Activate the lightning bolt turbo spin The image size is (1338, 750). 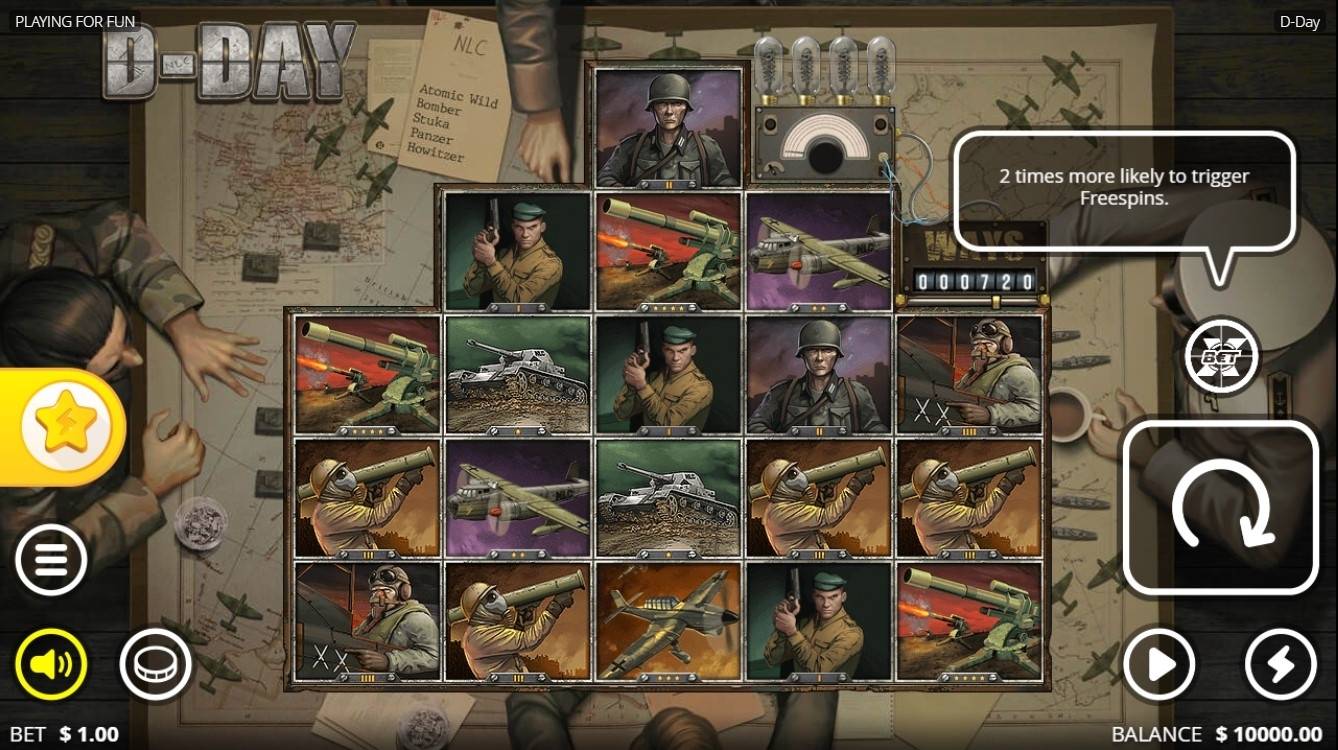coord(1281,663)
